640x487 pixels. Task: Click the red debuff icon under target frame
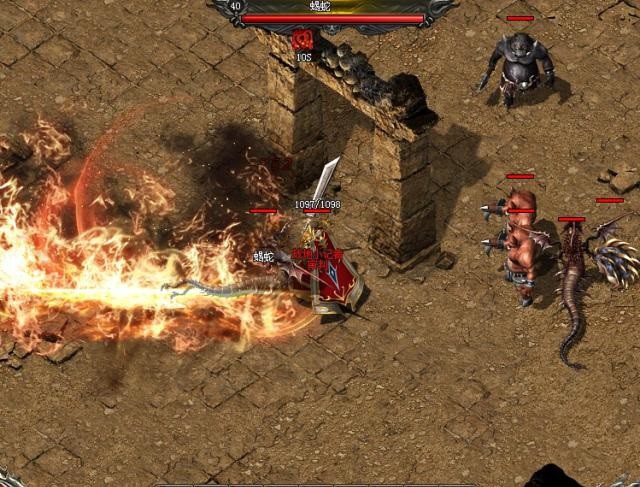click(303, 40)
